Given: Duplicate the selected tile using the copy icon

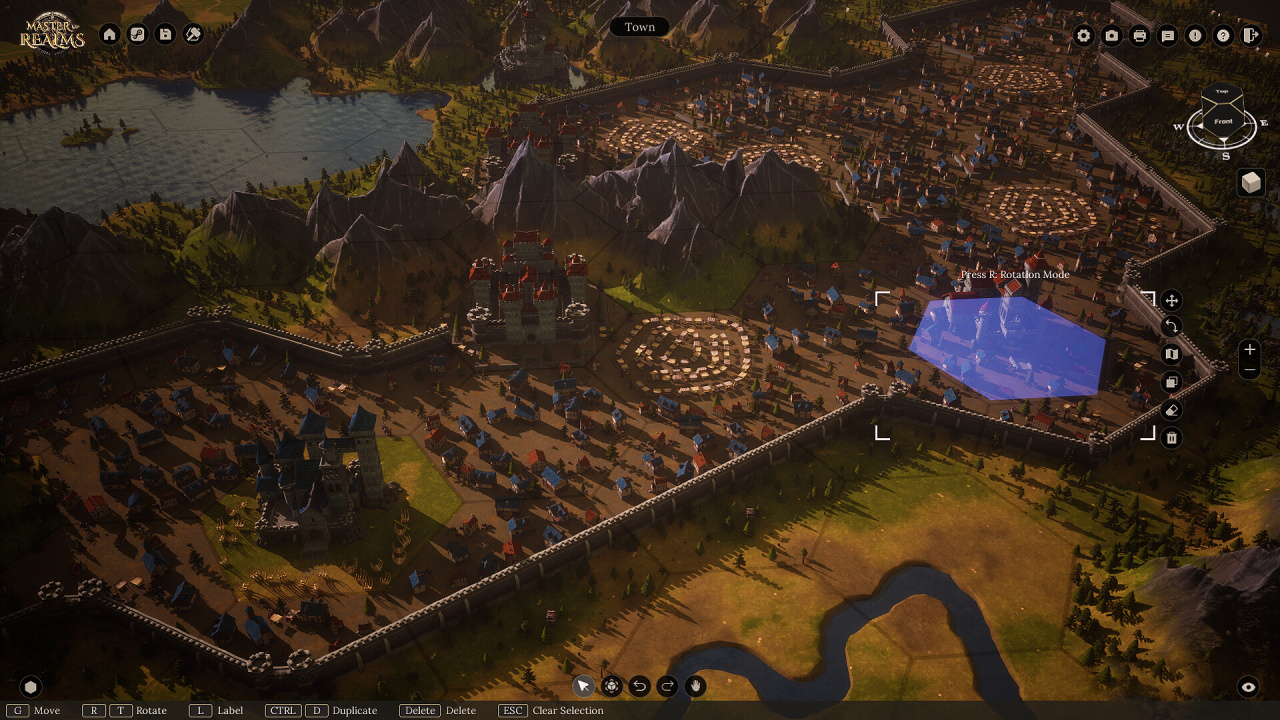Looking at the screenshot, I should click(1172, 382).
